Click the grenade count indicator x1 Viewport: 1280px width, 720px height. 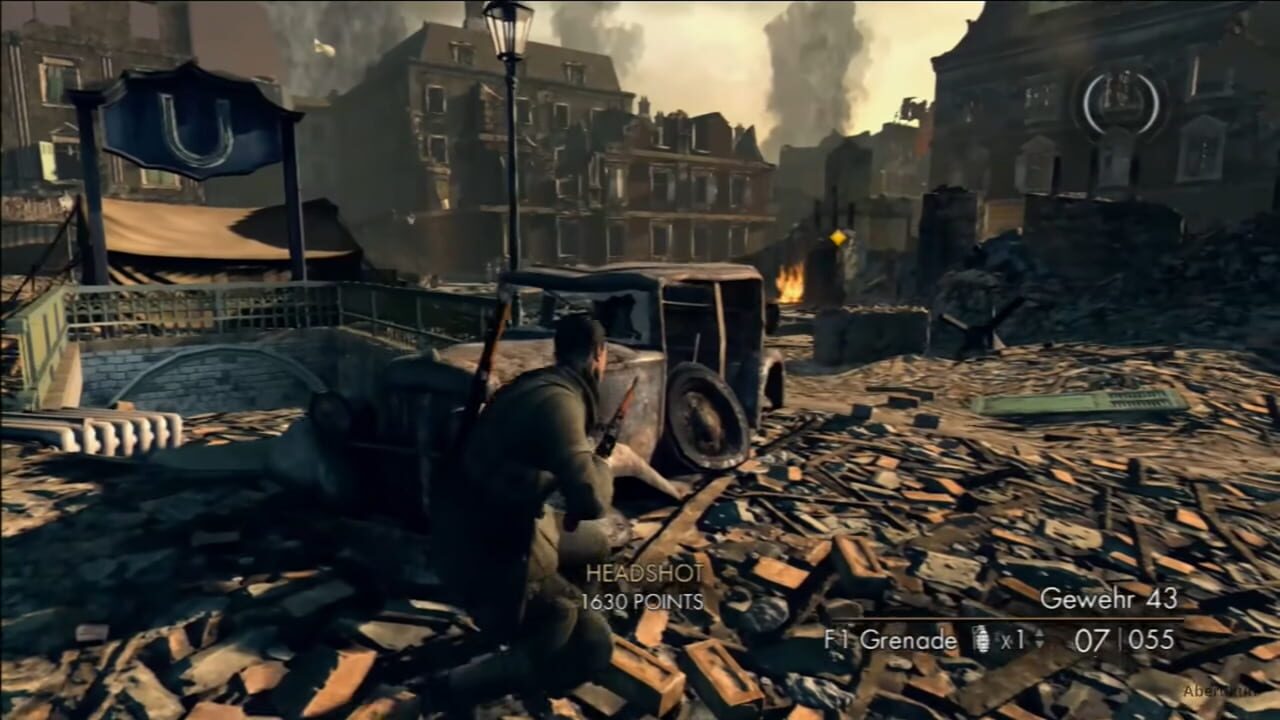coord(1013,642)
